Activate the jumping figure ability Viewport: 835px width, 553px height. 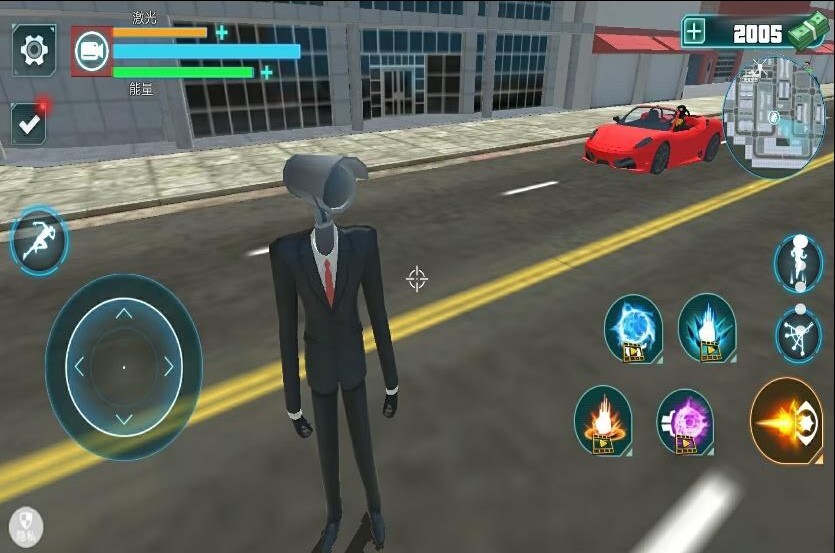[798, 262]
